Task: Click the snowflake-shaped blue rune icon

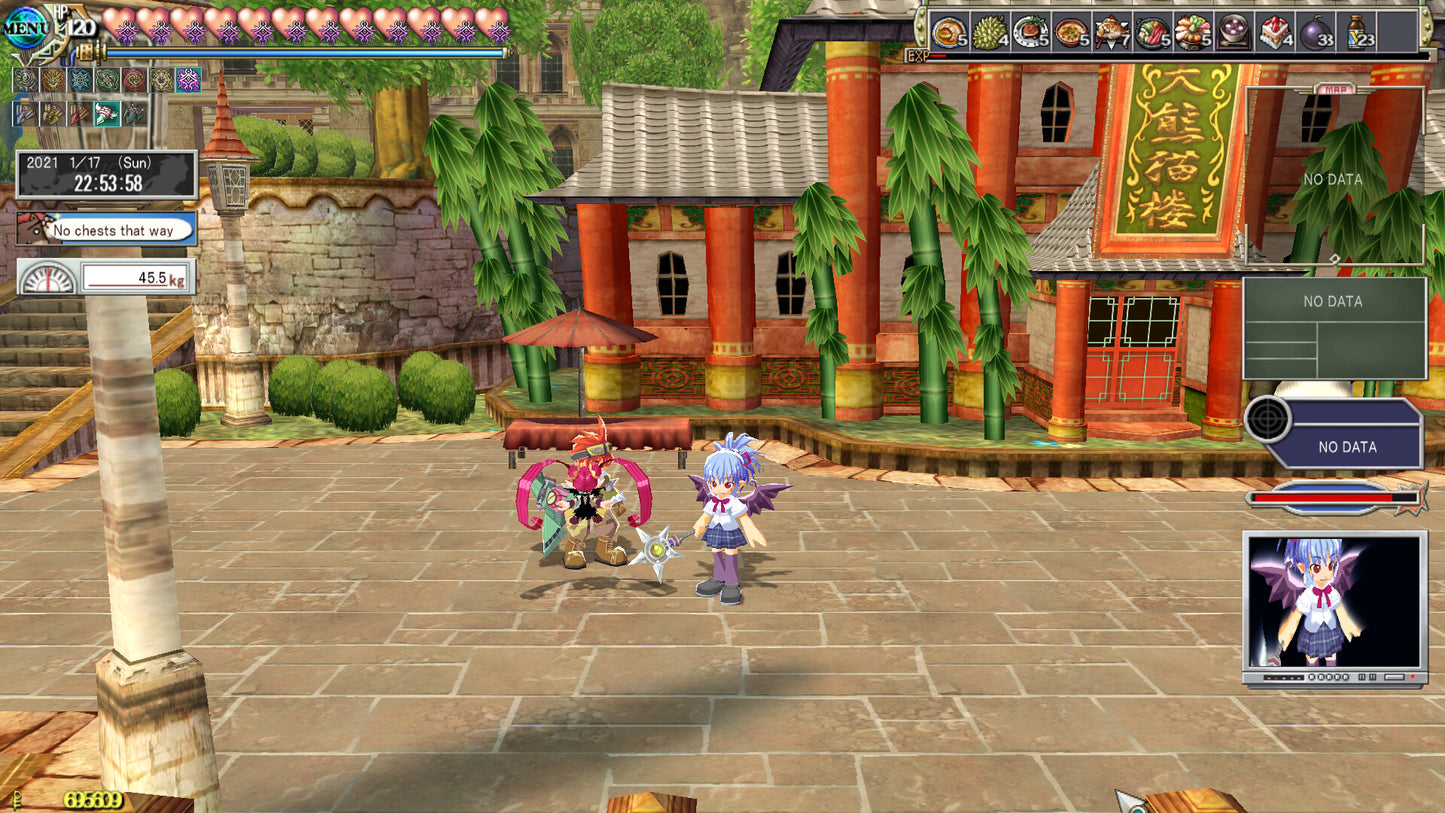Action: coord(79,80)
